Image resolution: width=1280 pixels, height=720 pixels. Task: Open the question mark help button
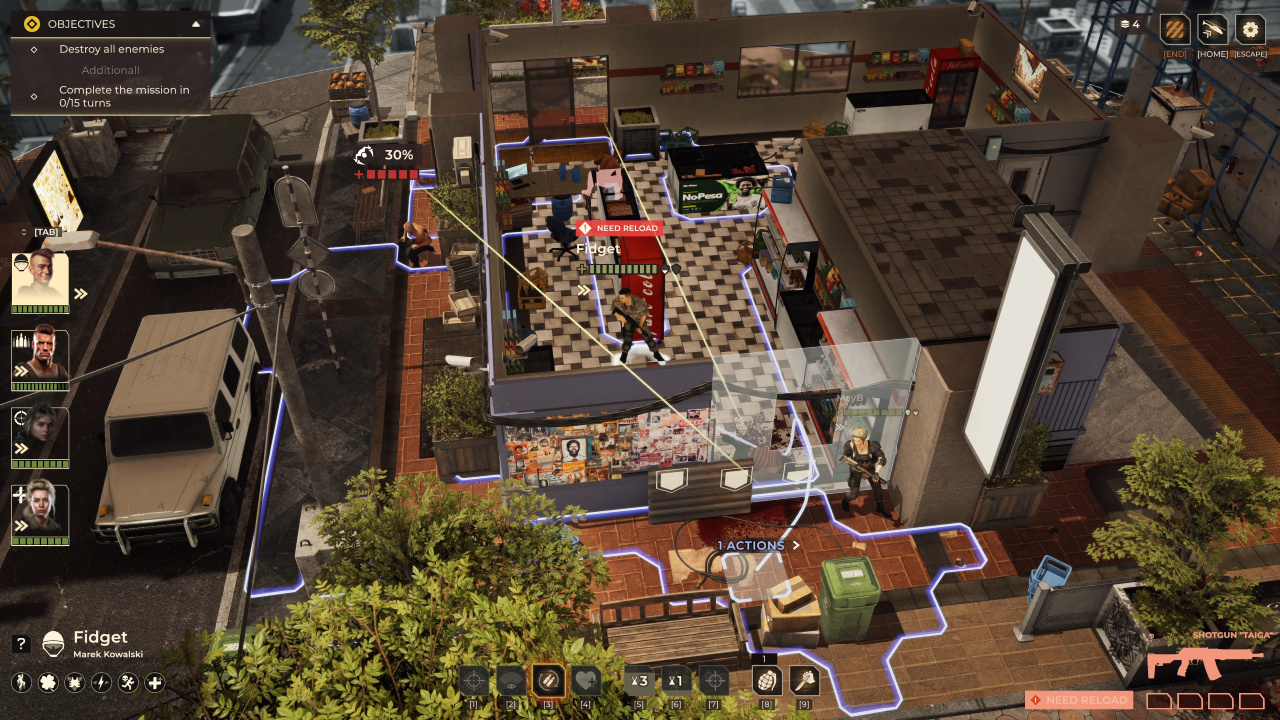pyautogui.click(x=20, y=644)
